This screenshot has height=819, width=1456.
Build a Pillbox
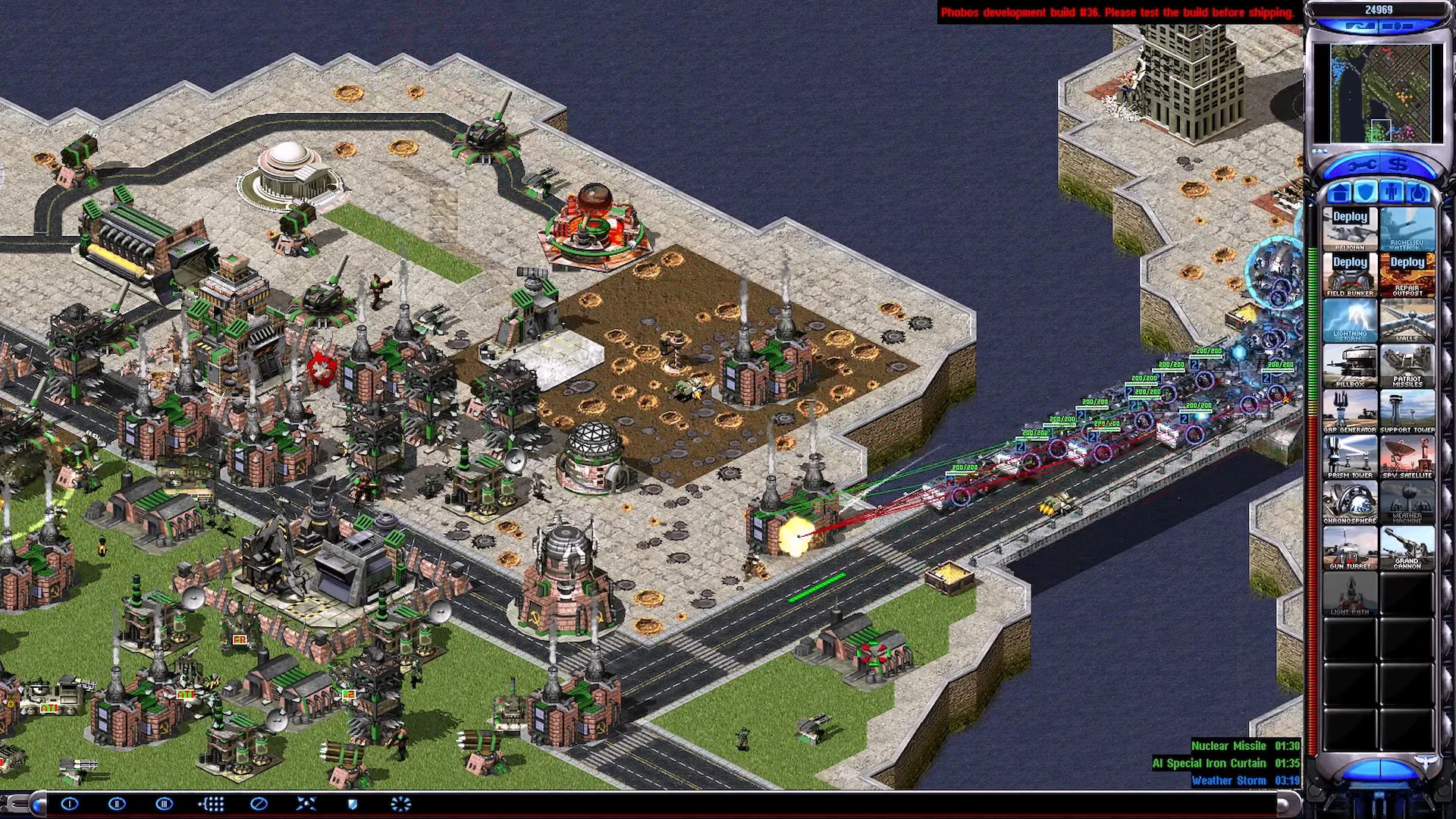1350,366
